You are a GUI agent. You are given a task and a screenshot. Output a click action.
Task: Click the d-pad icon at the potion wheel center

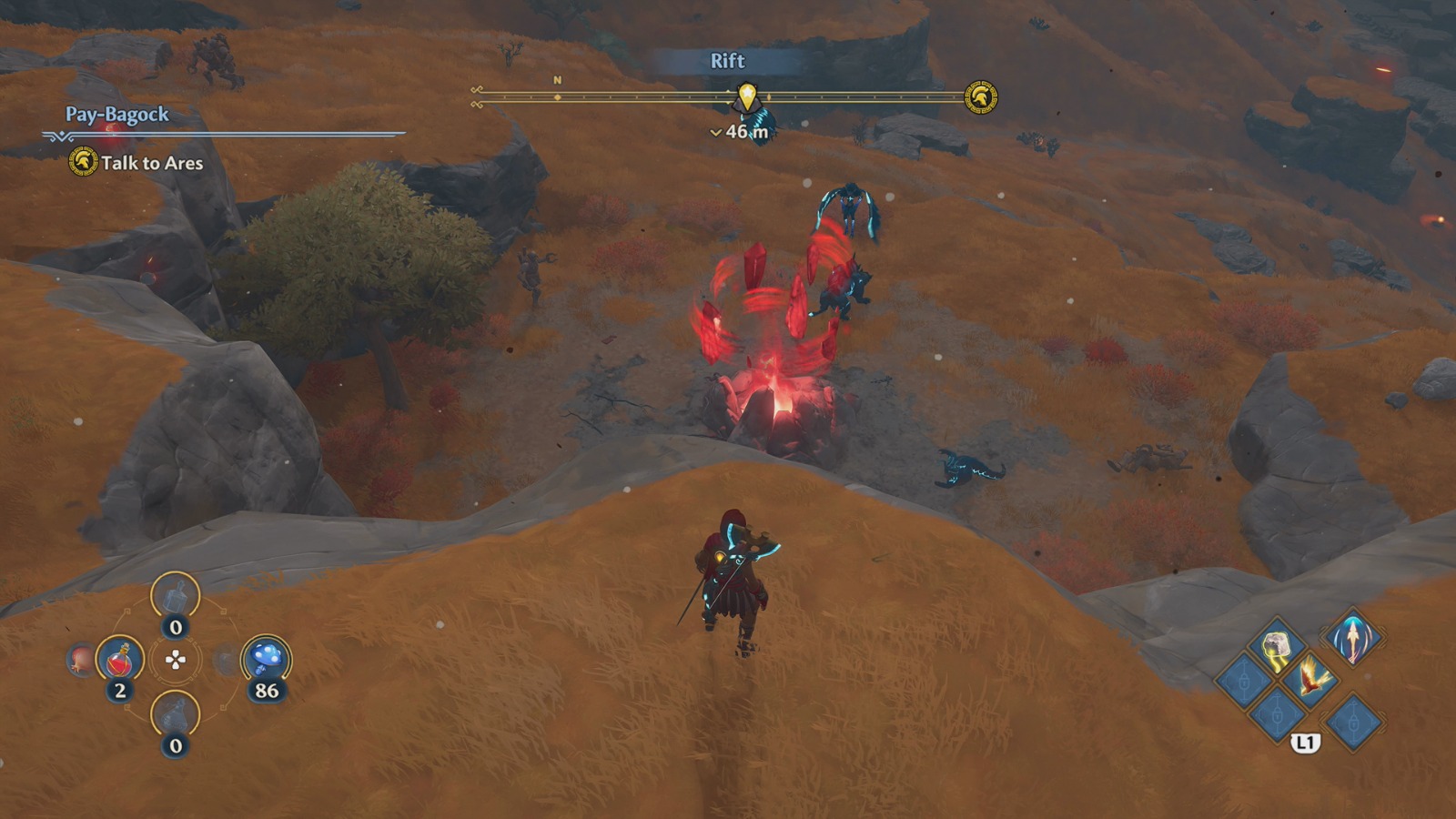pyautogui.click(x=175, y=660)
